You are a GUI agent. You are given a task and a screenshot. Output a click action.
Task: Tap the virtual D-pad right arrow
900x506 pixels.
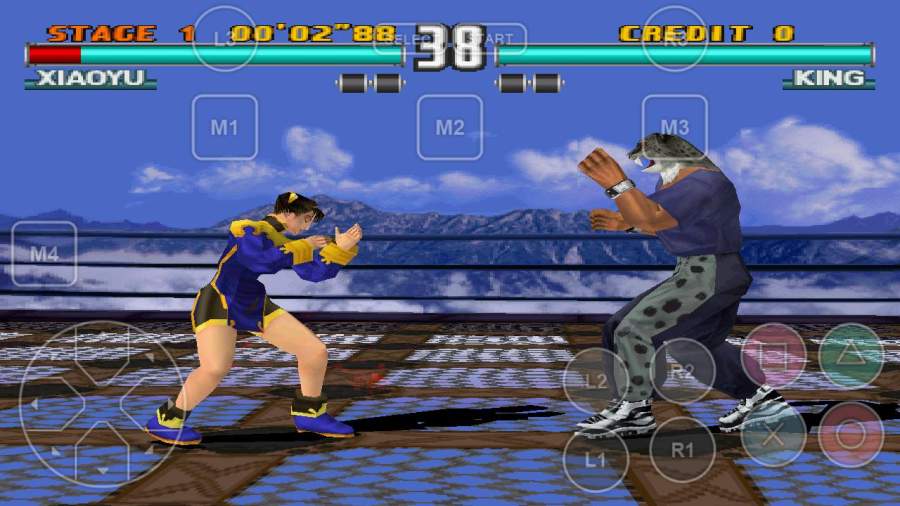coord(154,404)
